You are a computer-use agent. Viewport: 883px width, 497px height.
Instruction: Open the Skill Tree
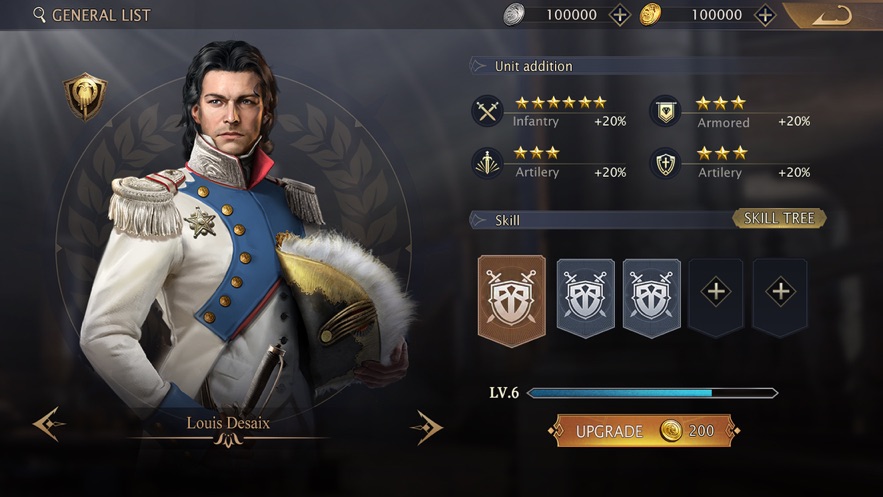pyautogui.click(x=779, y=218)
